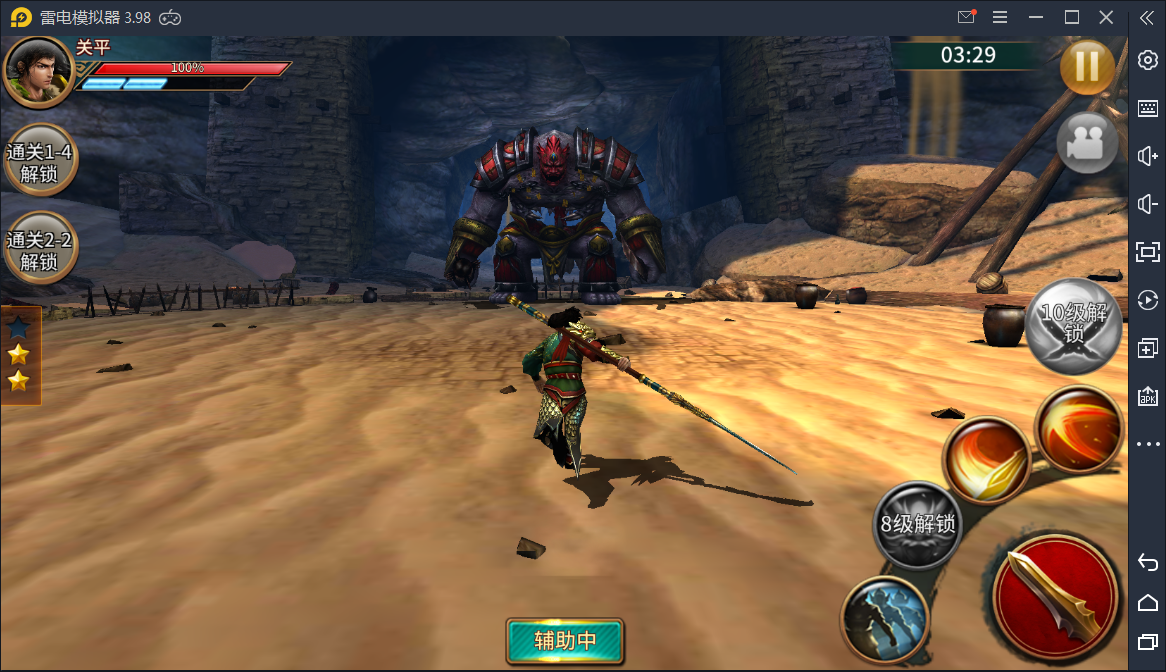Image resolution: width=1166 pixels, height=672 pixels.
Task: Open the star rating objectives panel
Action: (19, 354)
